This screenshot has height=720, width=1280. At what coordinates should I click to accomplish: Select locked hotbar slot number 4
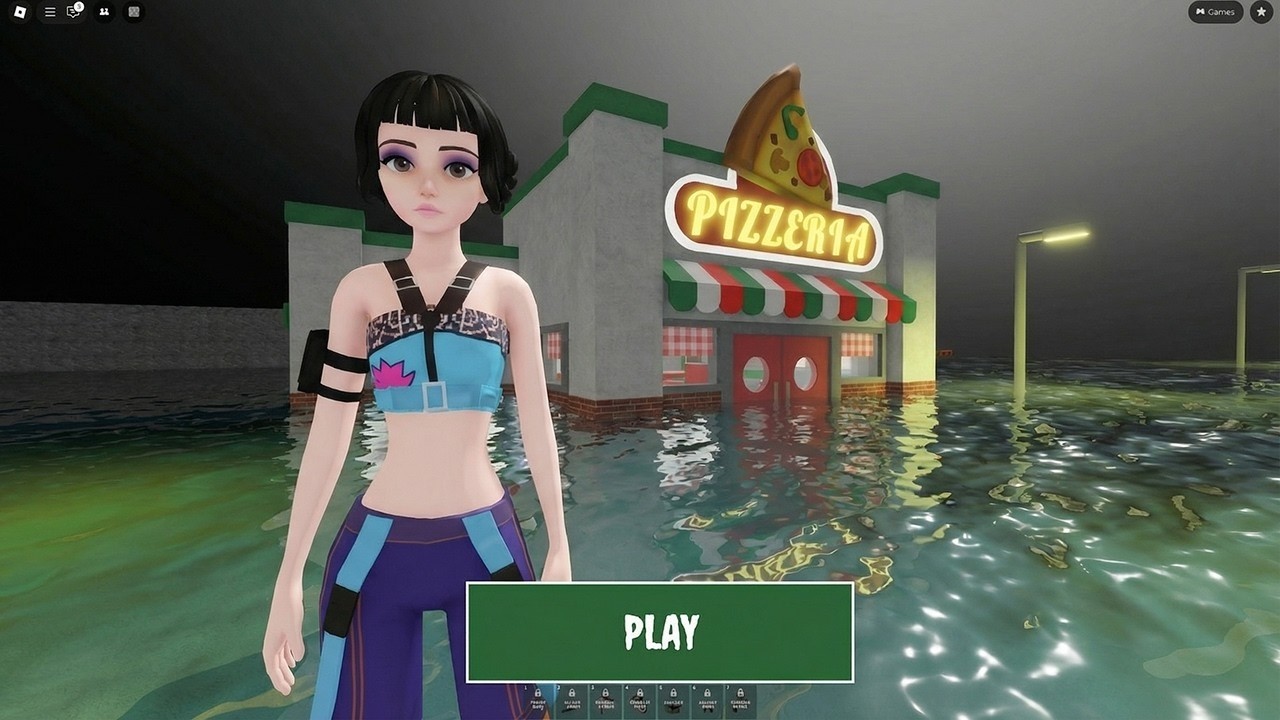pyautogui.click(x=639, y=700)
